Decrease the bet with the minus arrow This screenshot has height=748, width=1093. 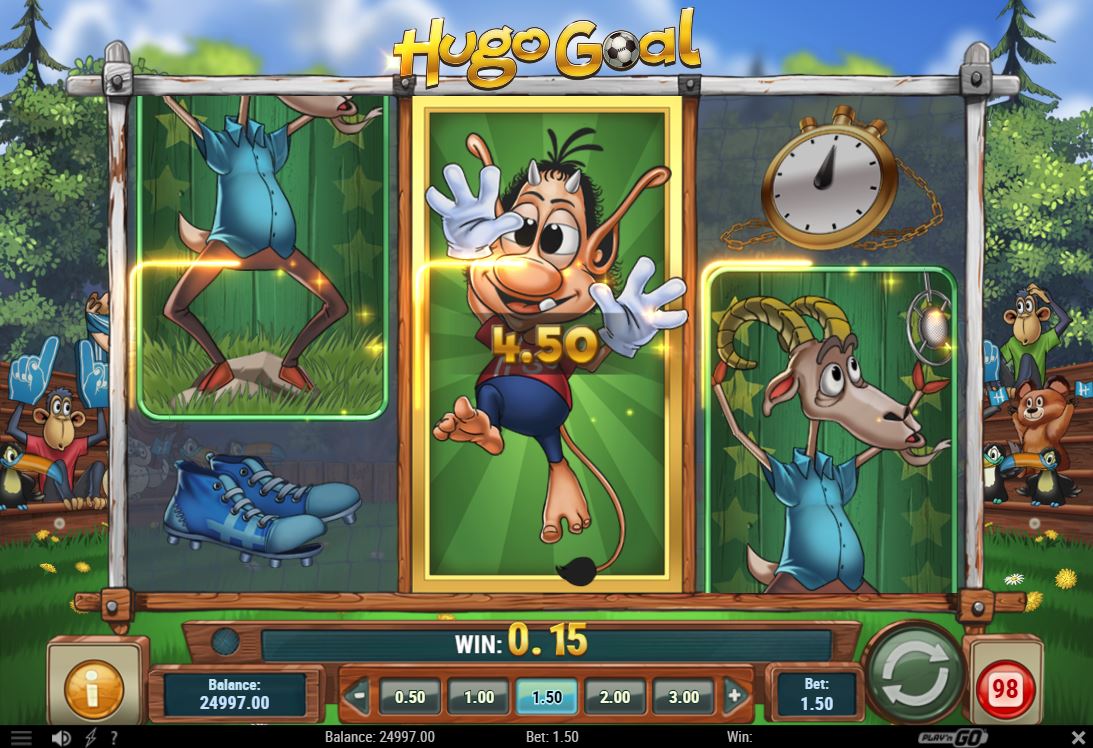[356, 696]
